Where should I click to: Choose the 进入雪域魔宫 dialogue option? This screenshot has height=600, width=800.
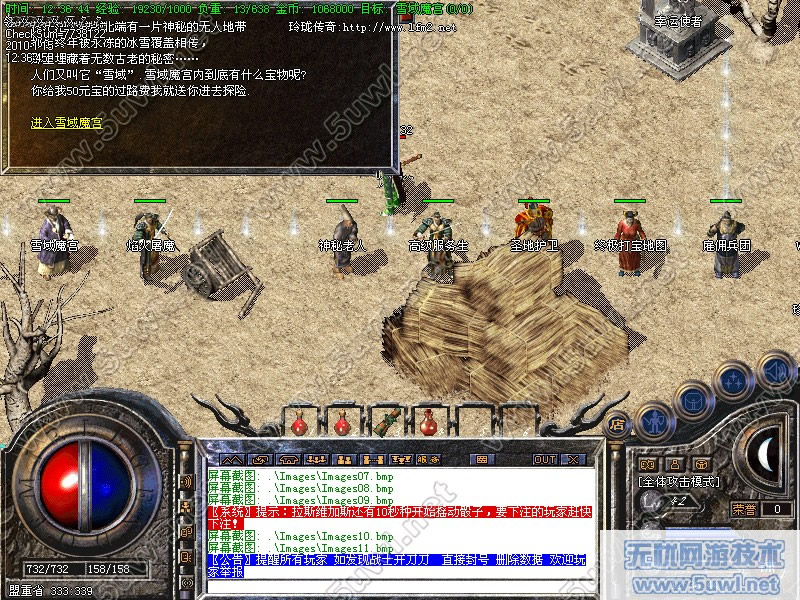66,123
